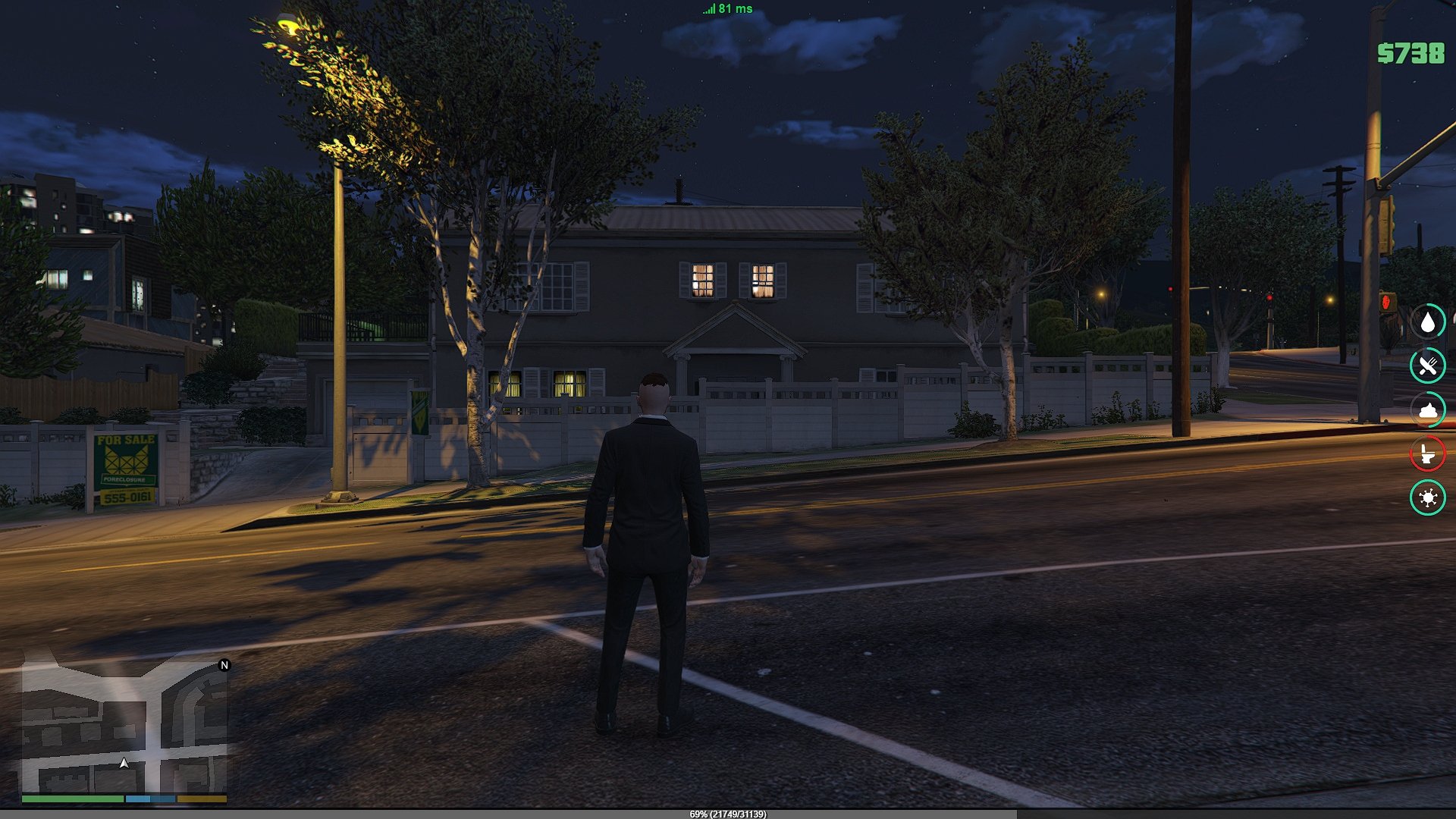
Task: Select the poop status icon
Action: 1428,410
